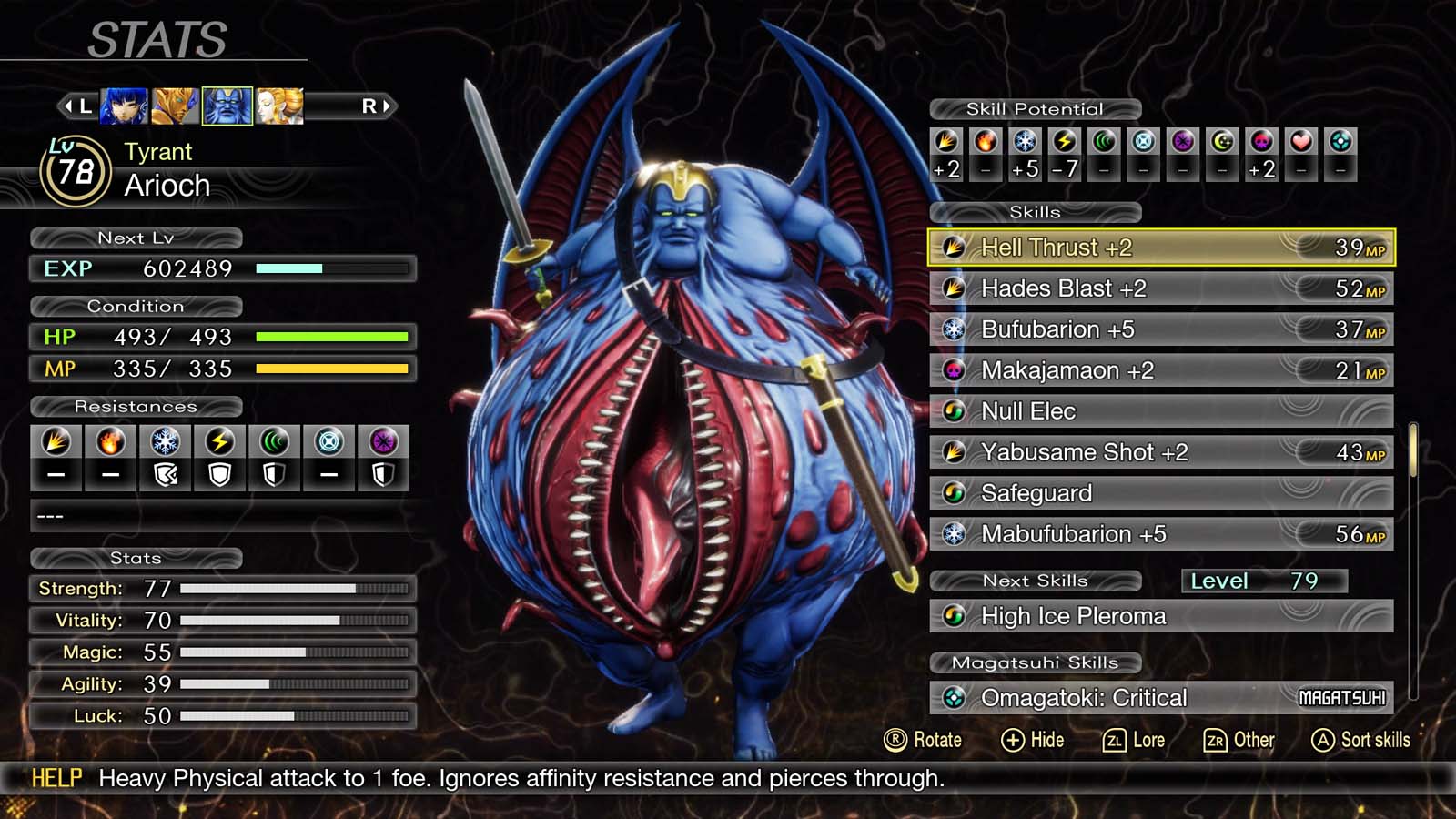Select the physical skill potential icon
This screenshot has height=819, width=1456.
pos(946,143)
